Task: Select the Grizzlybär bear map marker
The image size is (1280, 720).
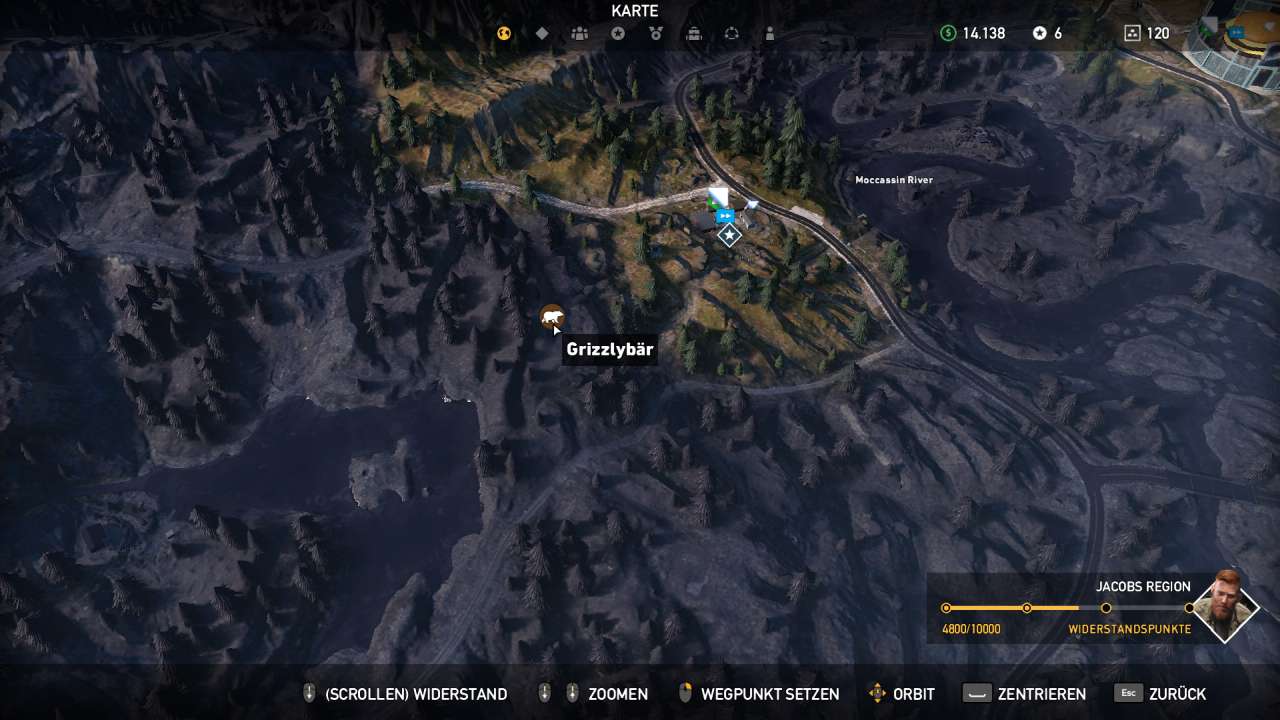Action: coord(551,318)
